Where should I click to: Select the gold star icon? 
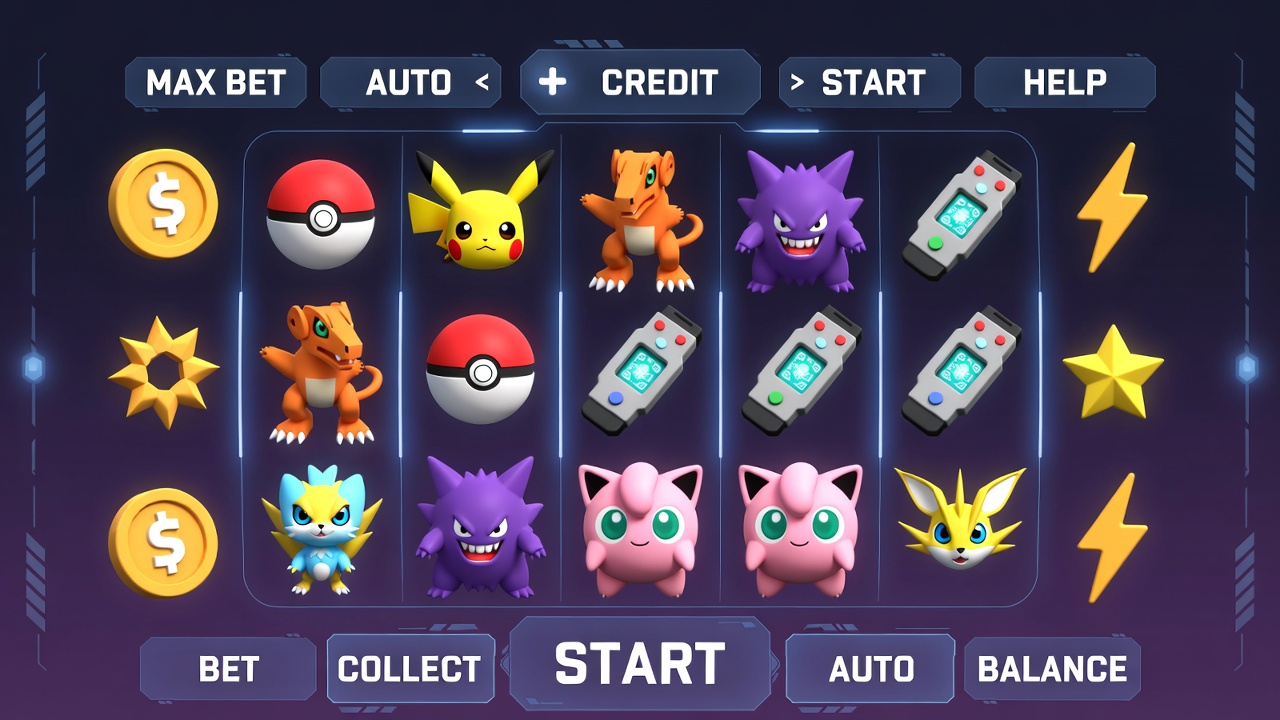coord(1112,371)
